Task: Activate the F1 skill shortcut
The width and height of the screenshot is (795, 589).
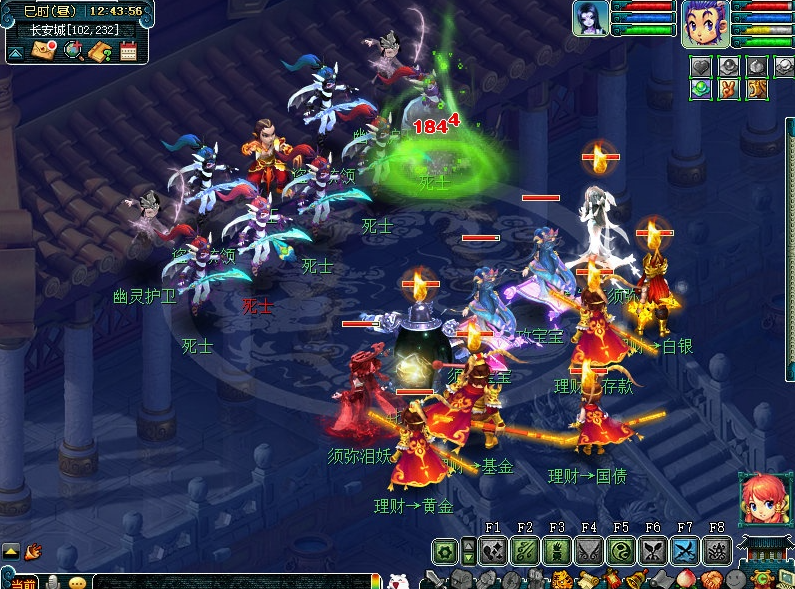Action: [x=492, y=550]
